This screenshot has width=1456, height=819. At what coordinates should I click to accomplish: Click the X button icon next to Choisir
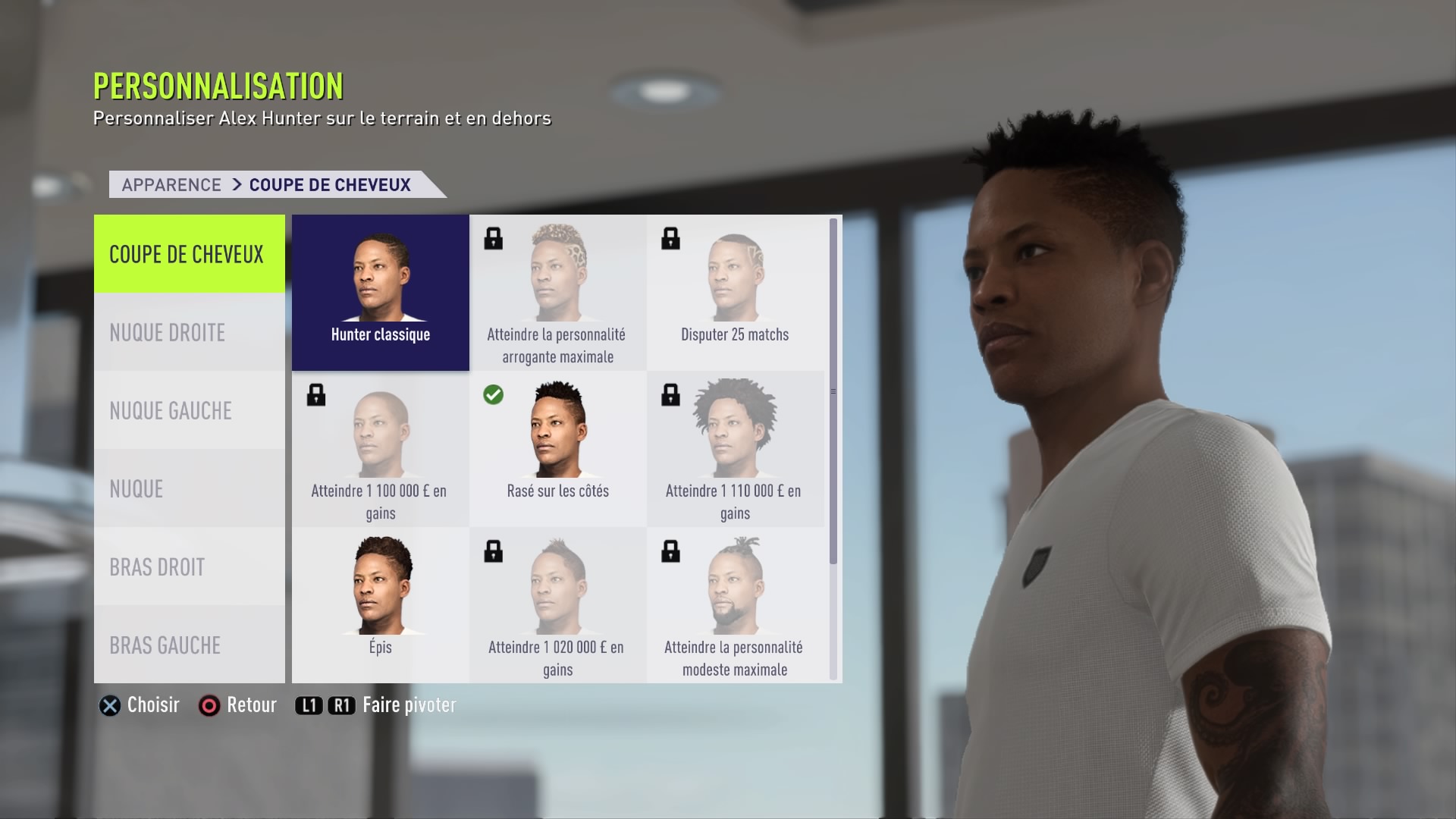(111, 705)
